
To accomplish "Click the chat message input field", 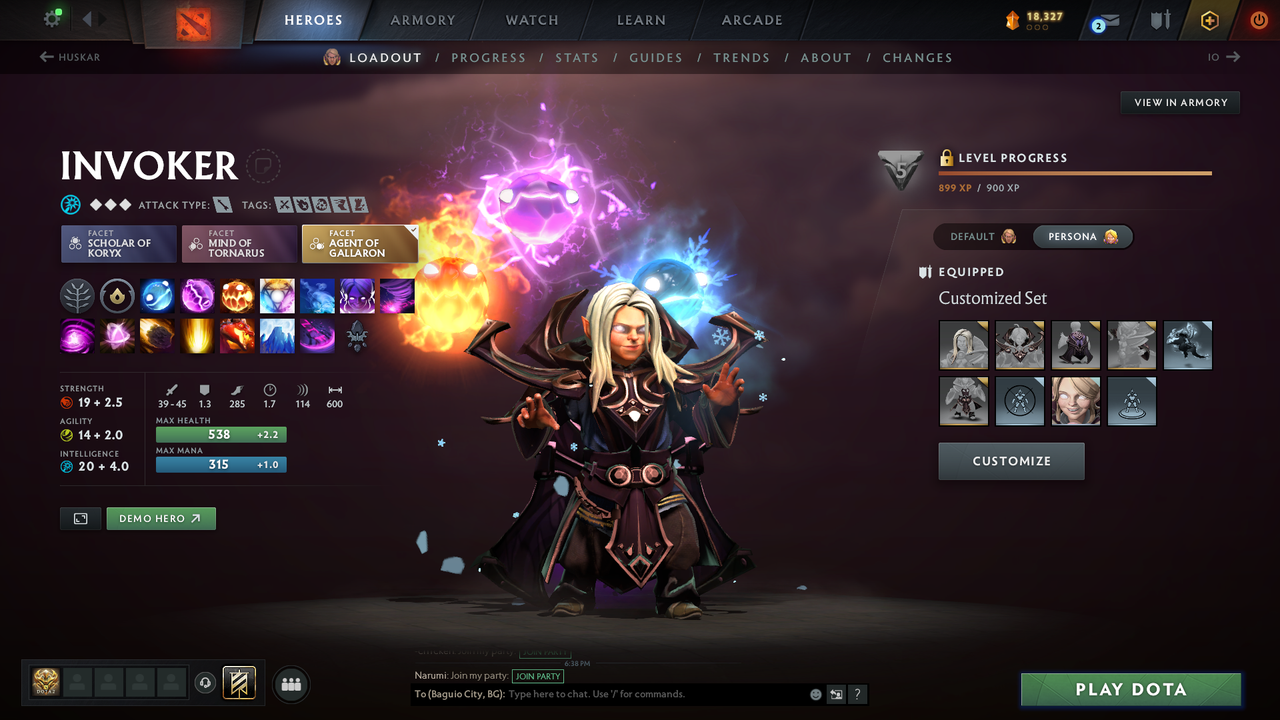I will click(x=650, y=694).
